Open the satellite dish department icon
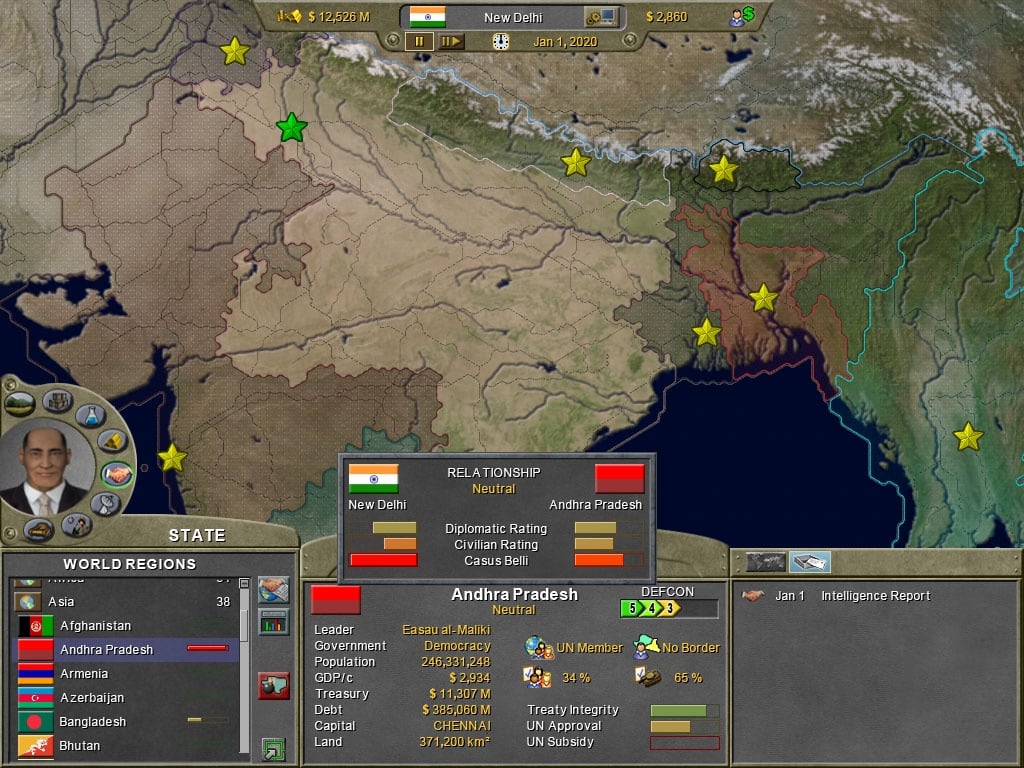 coord(106,504)
